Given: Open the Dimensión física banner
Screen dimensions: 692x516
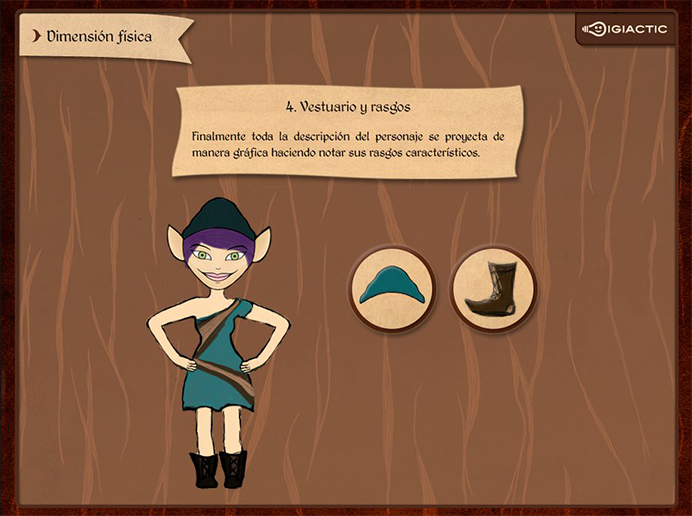Looking at the screenshot, I should click(103, 37).
